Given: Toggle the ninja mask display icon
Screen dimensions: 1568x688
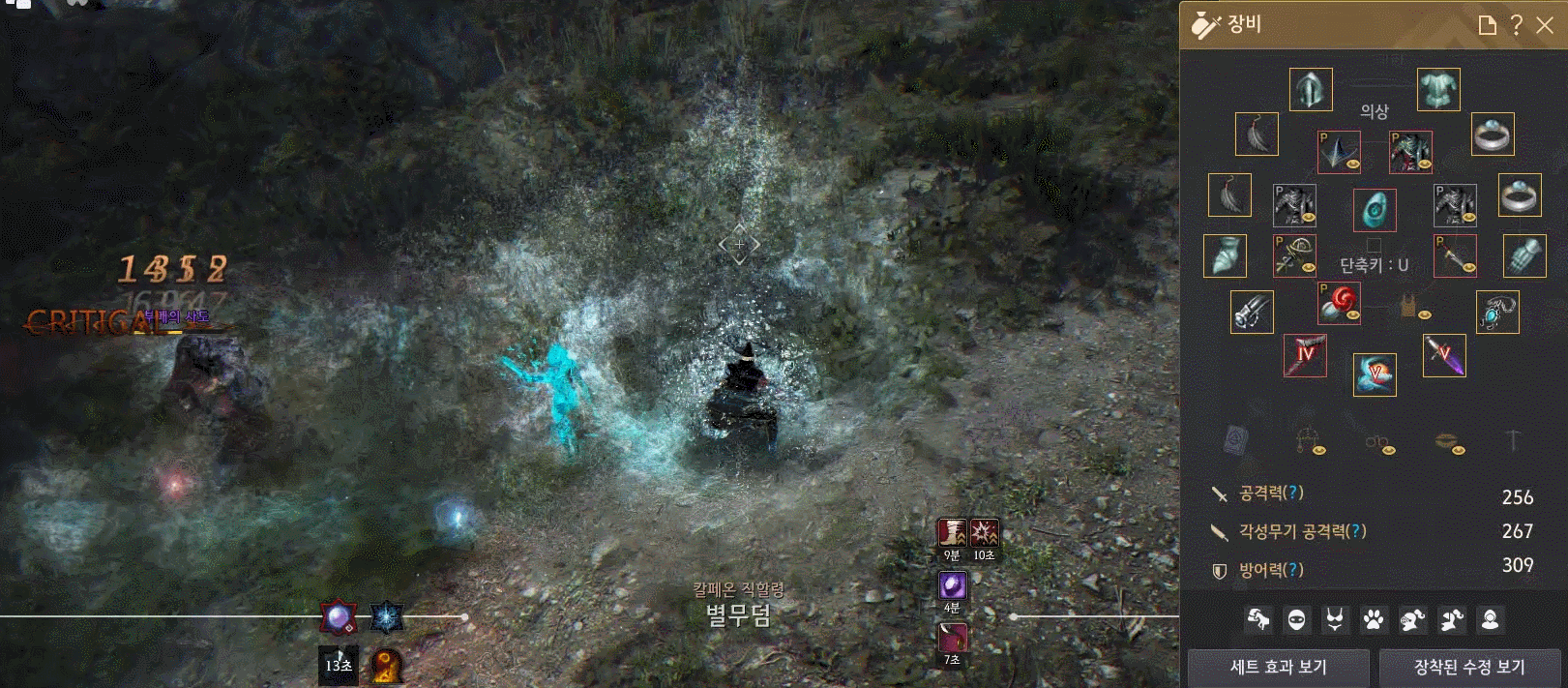Looking at the screenshot, I should pos(1296,619).
